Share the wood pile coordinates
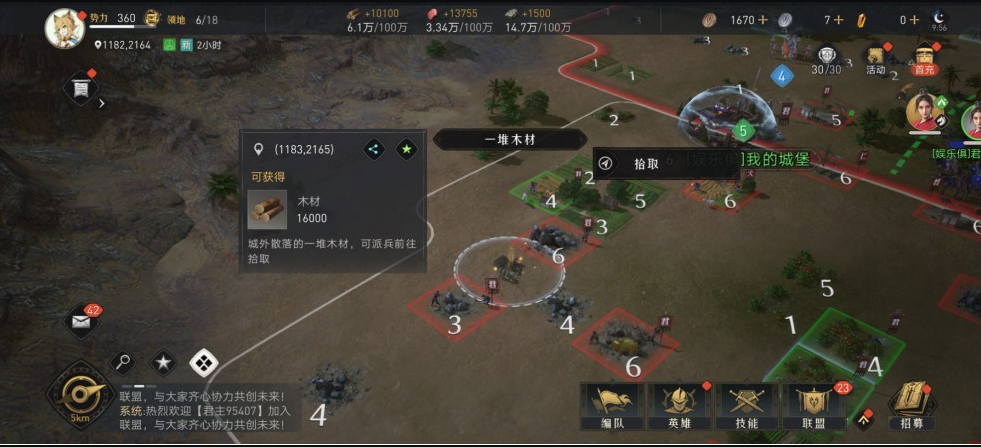Image resolution: width=981 pixels, height=447 pixels. coord(373,149)
